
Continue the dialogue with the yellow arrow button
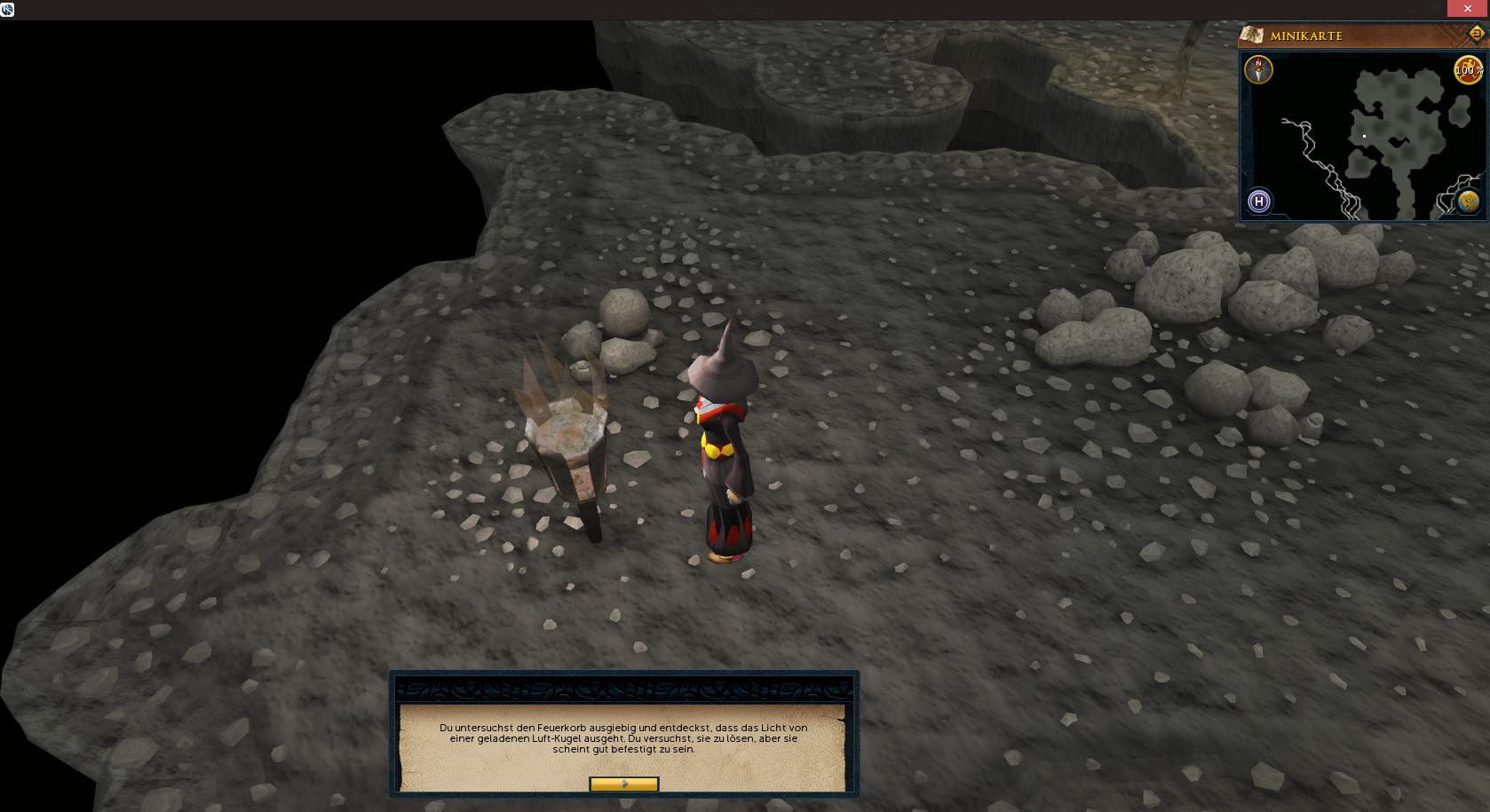pyautogui.click(x=623, y=784)
